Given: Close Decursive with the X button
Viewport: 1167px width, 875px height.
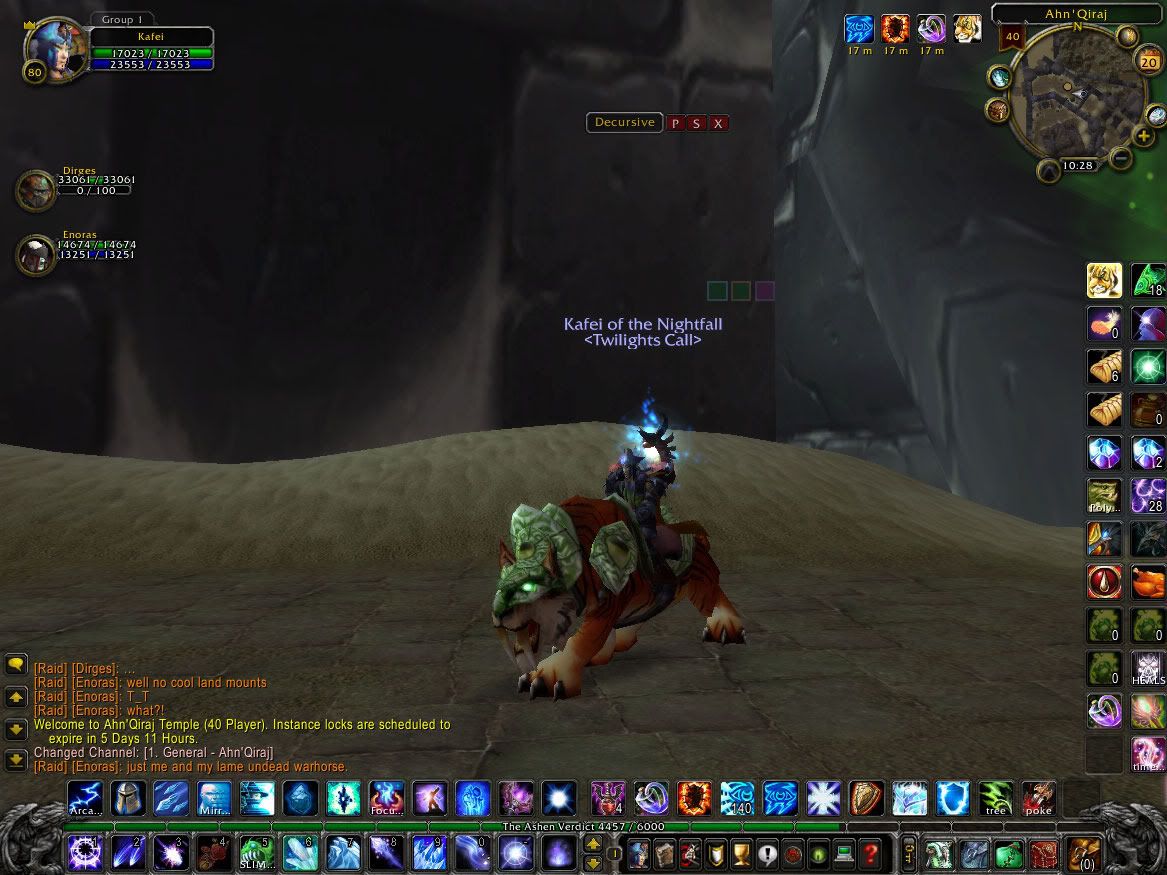Looking at the screenshot, I should [x=718, y=124].
